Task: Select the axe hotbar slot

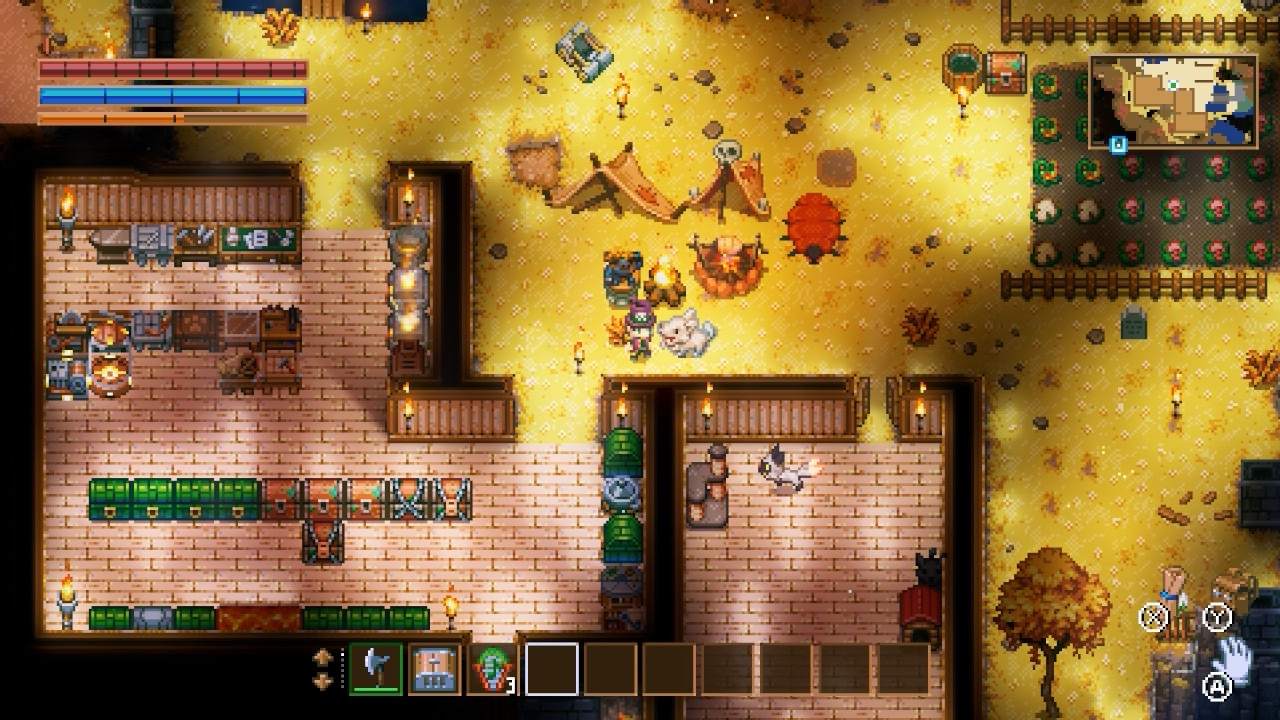Action: coord(376,668)
